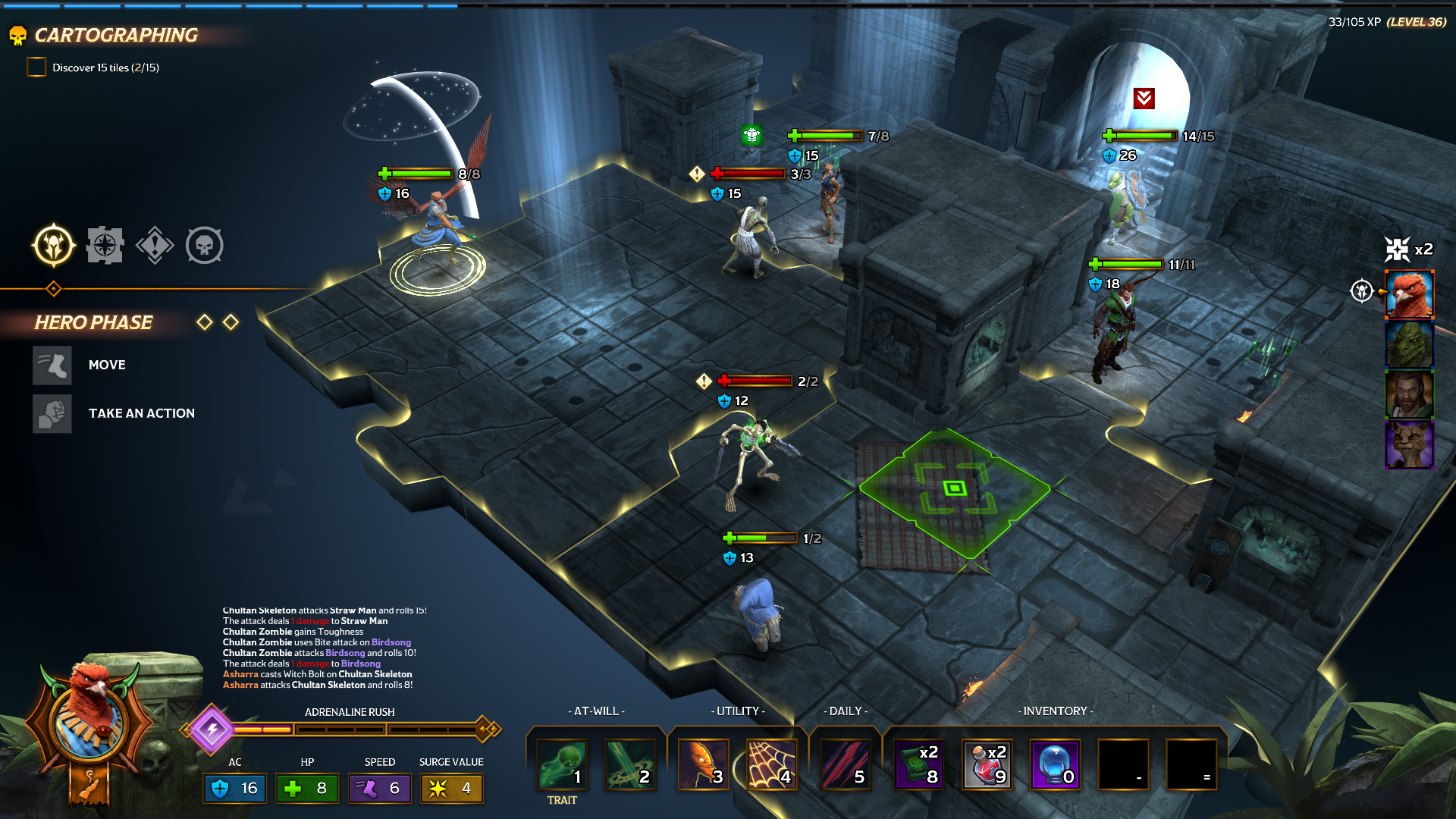Select the green lizardfolk hero portrait
1456x819 pixels.
click(1409, 345)
